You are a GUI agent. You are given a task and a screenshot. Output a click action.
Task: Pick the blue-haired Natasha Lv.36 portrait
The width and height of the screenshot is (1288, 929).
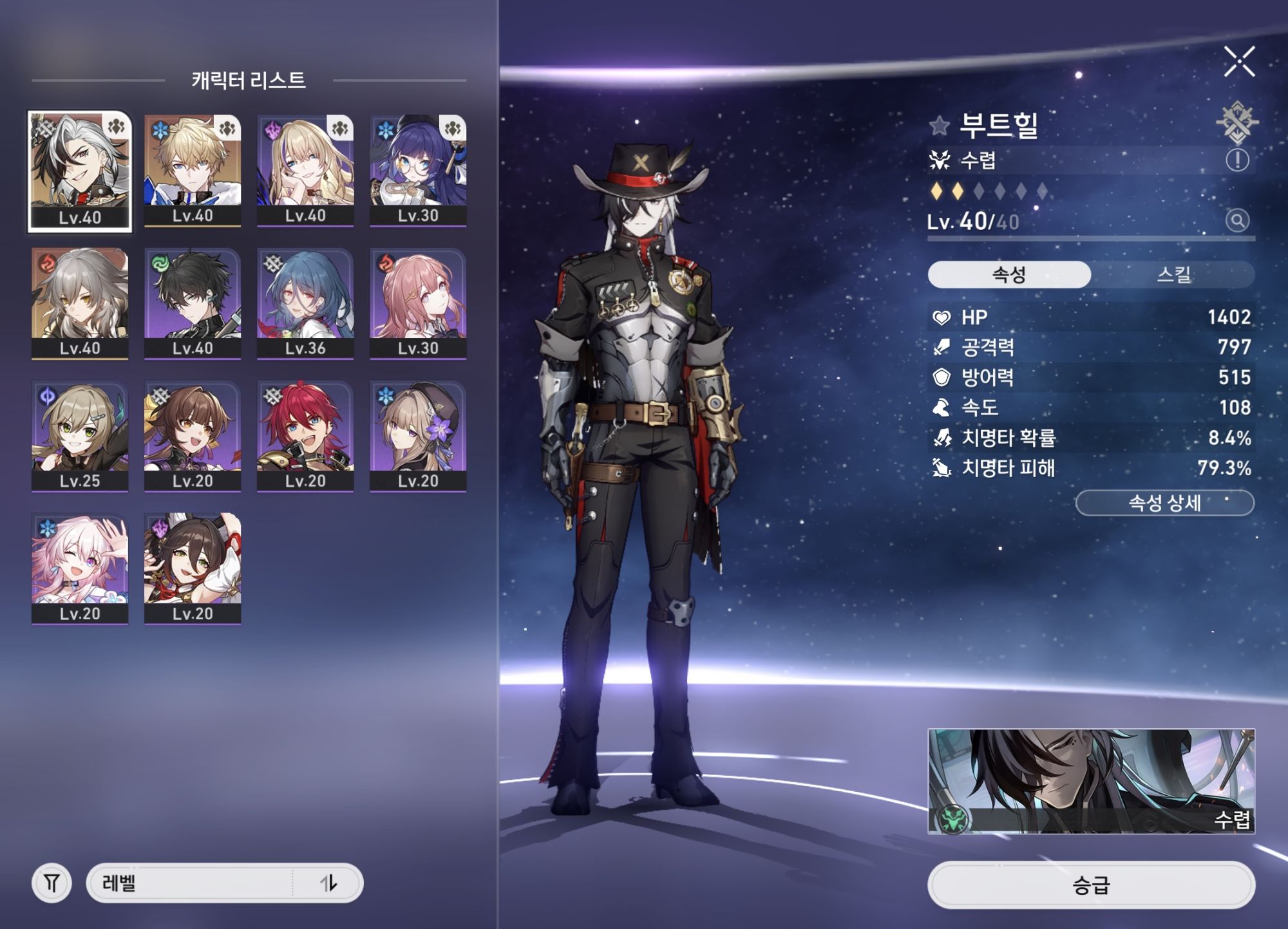coord(305,303)
